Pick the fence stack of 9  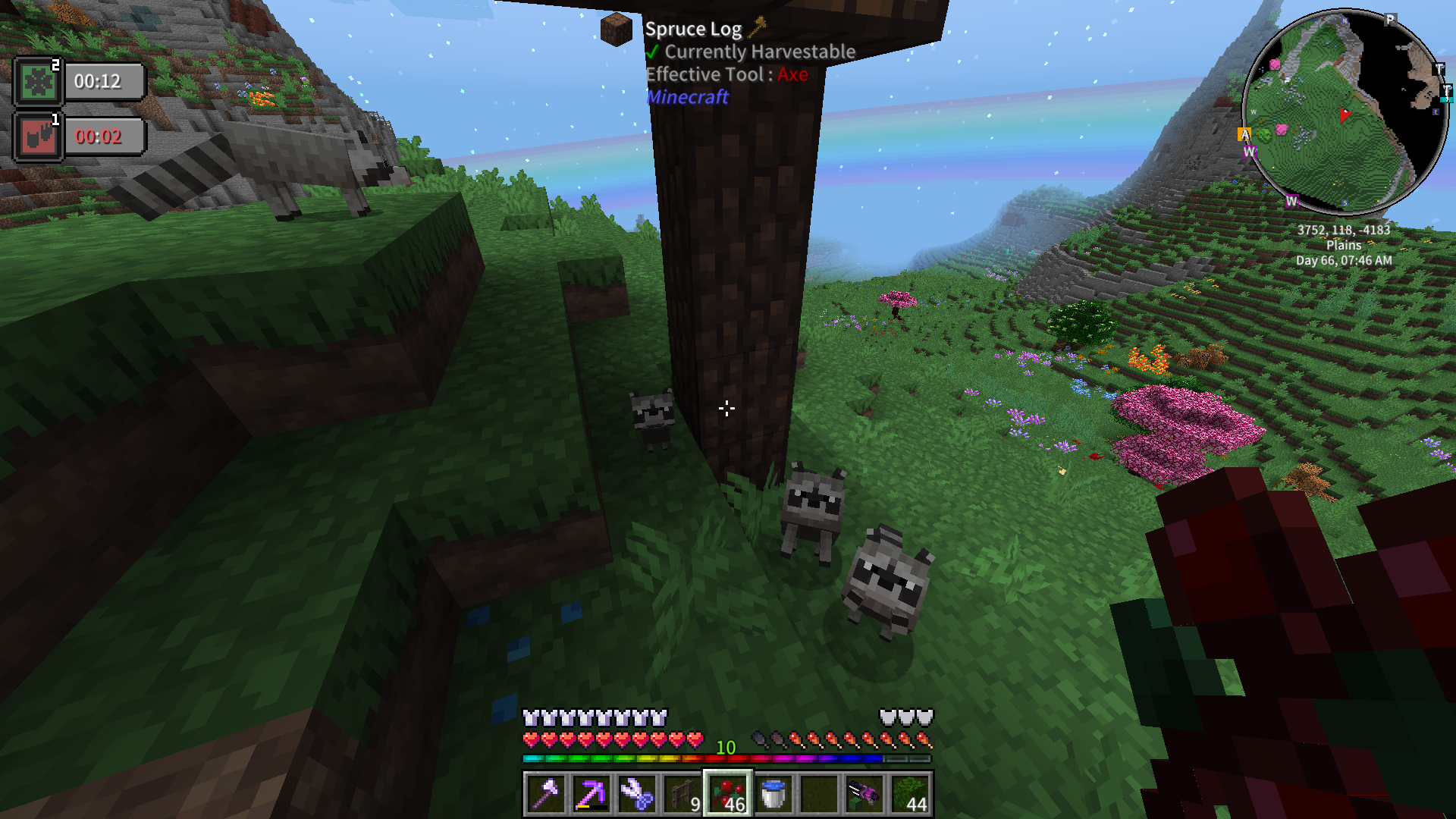pyautogui.click(x=682, y=794)
